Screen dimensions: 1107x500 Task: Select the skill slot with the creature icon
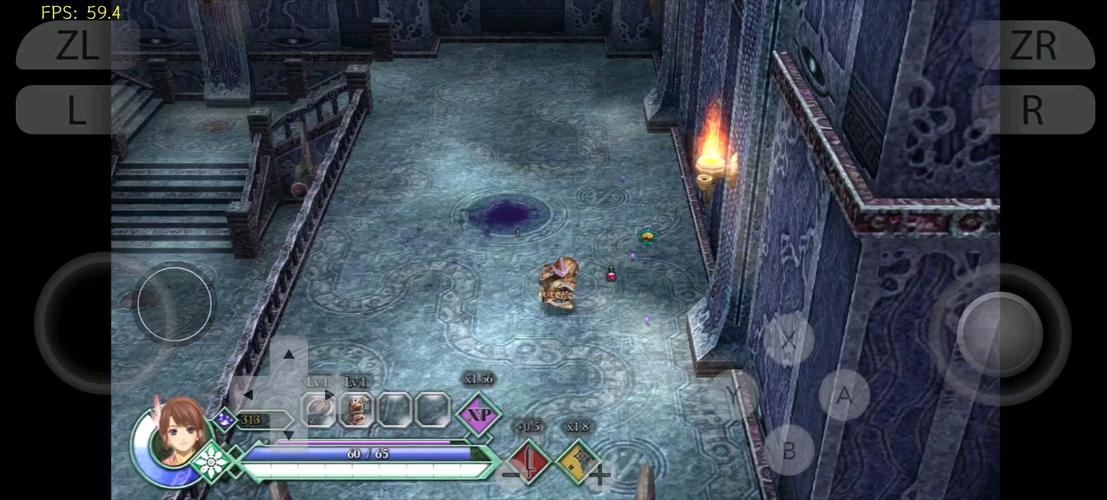click(356, 408)
